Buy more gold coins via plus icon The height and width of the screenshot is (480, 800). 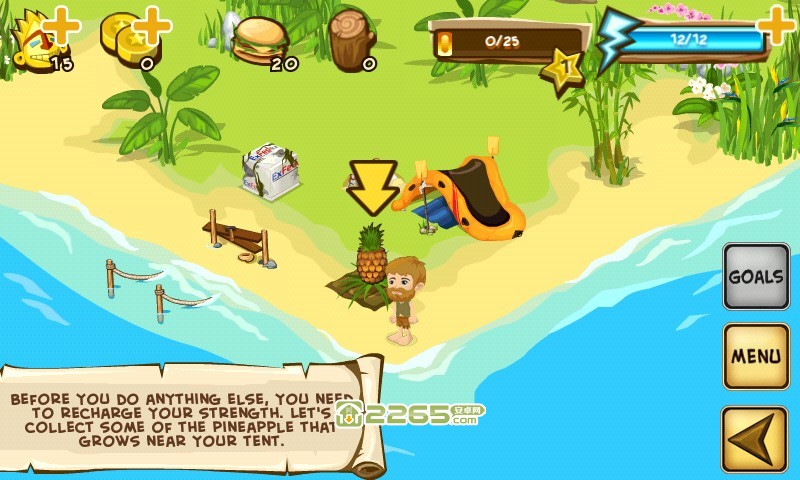coord(152,24)
